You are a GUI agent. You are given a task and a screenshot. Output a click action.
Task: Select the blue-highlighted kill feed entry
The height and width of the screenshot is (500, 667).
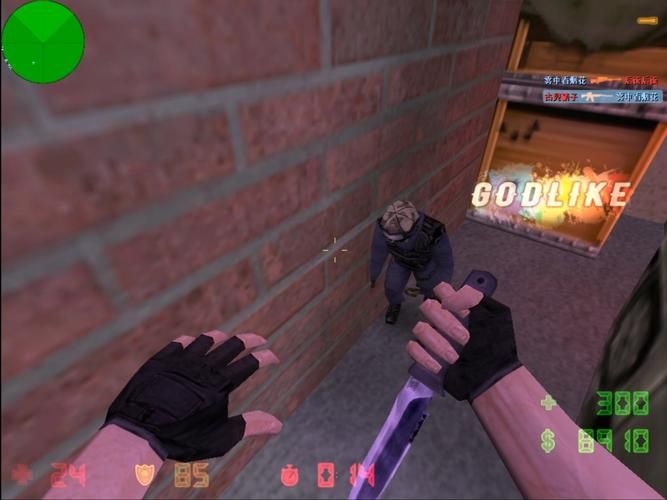pos(601,97)
